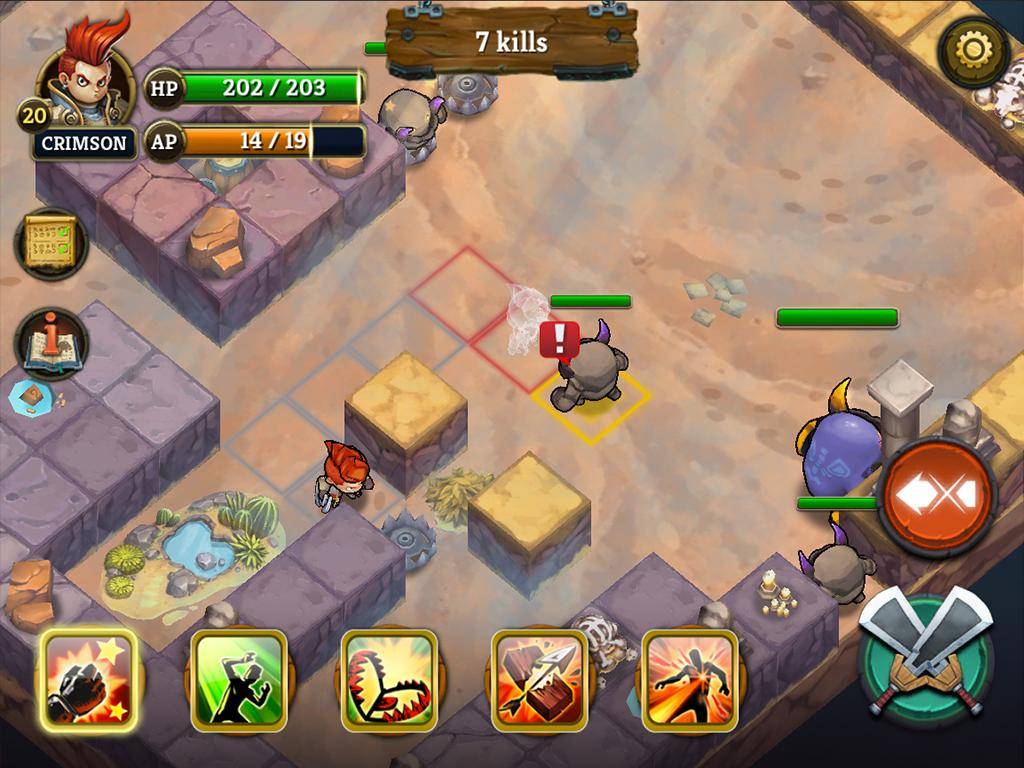Screen dimensions: 1024x768
Task: Select the yellow highlighted enemy tile
Action: [590, 400]
